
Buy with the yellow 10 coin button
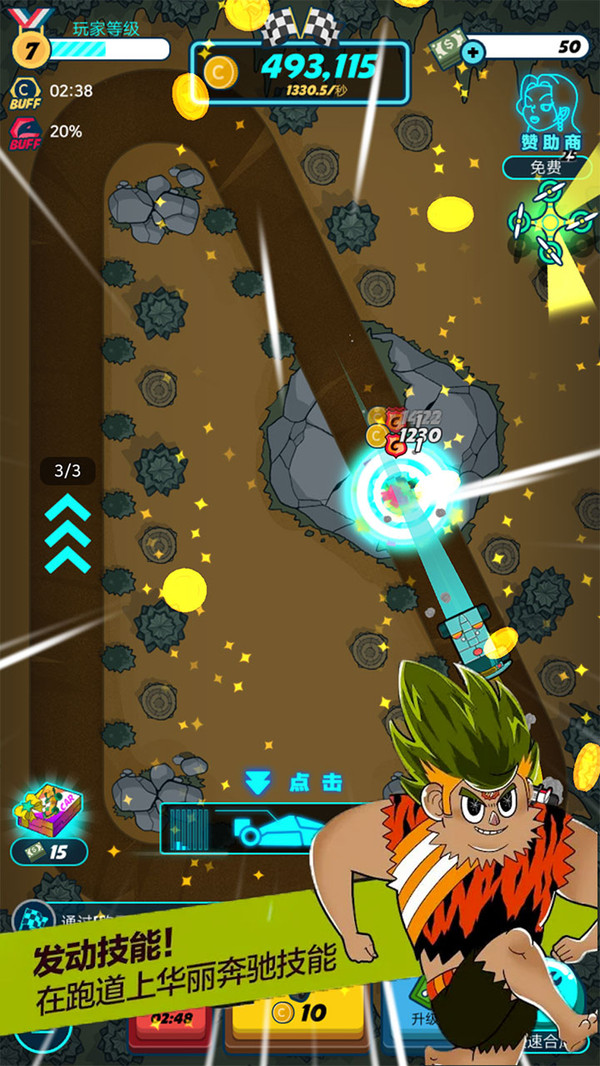tap(300, 1012)
